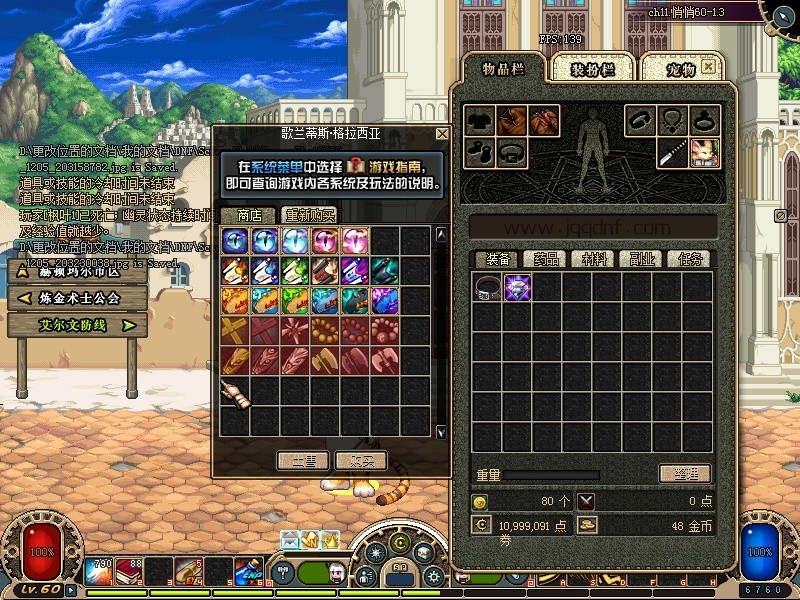
Task: Switch to the 商店 shop tab
Action: (249, 215)
